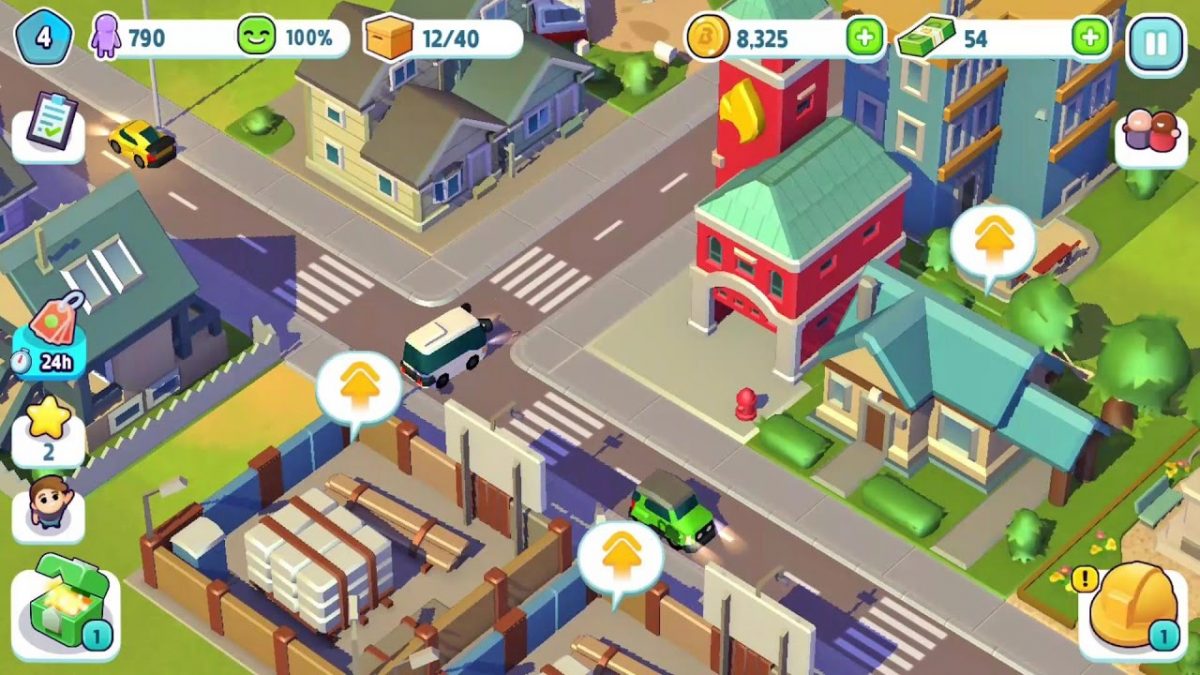Tap the upgrade arrow bubble near green car
This screenshot has width=1200, height=675.
pyautogui.click(x=620, y=555)
